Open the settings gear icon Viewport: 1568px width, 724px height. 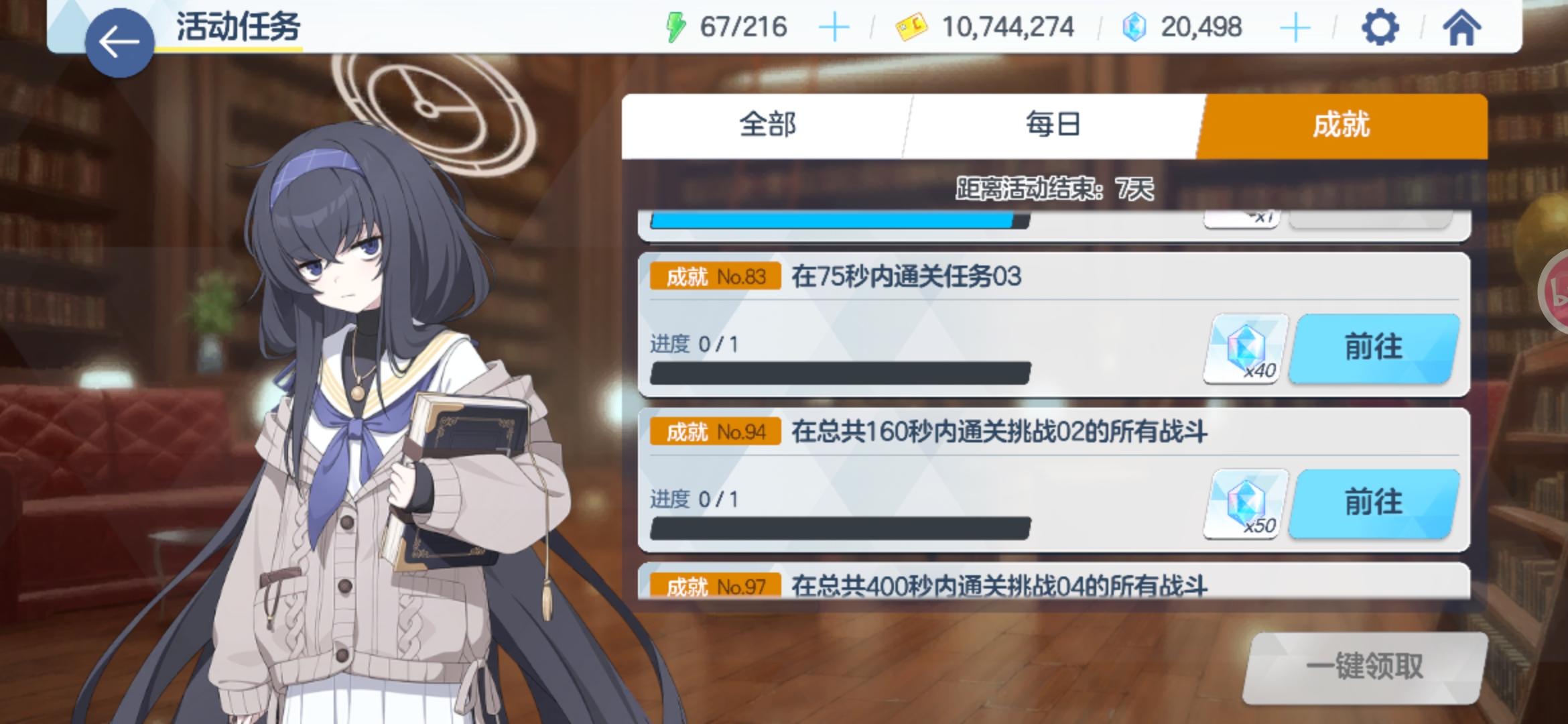1380,27
